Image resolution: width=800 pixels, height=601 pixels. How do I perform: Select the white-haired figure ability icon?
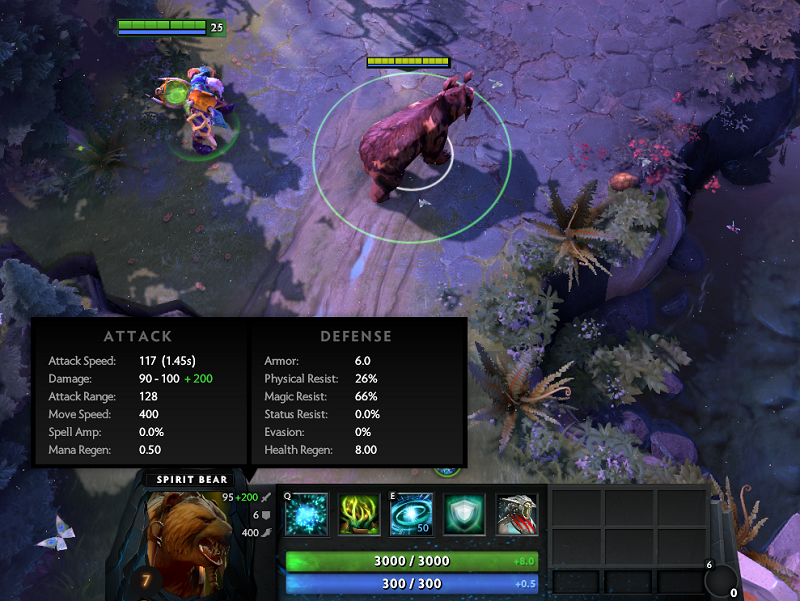tap(517, 516)
